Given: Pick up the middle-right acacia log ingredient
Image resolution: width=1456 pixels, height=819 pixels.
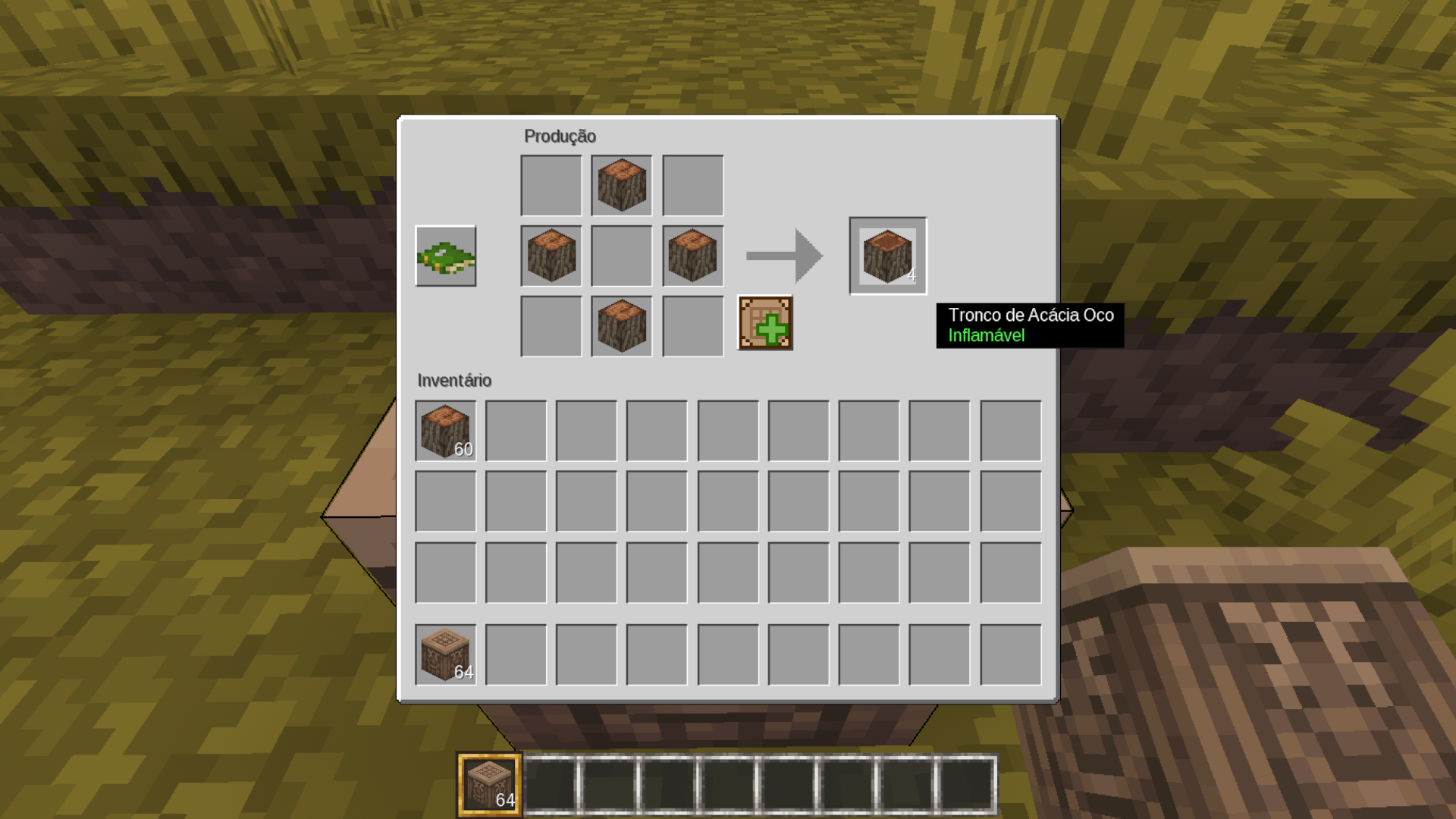Looking at the screenshot, I should pyautogui.click(x=692, y=256).
